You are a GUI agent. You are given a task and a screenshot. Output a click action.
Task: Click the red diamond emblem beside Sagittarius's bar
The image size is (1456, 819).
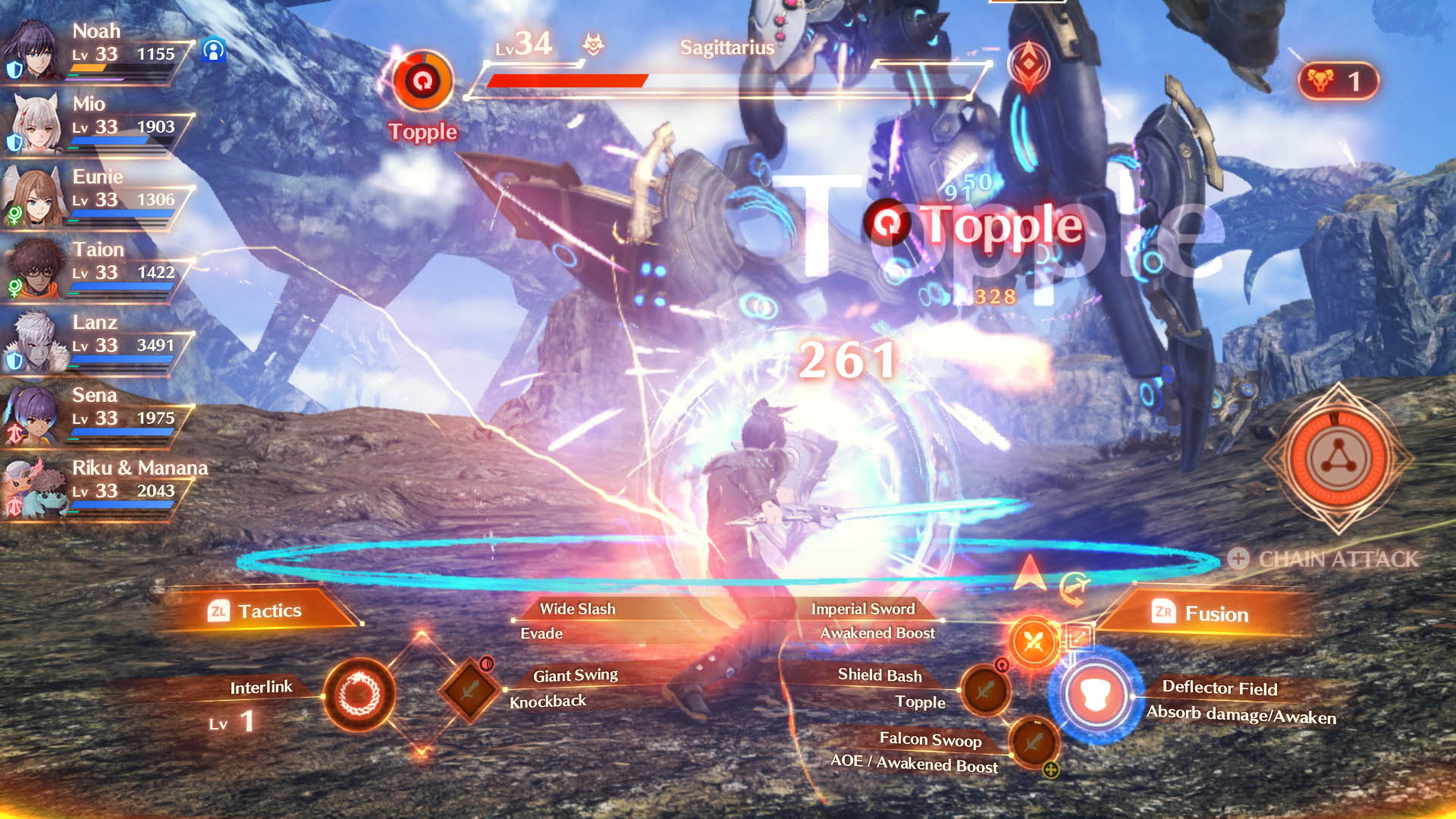1028,66
